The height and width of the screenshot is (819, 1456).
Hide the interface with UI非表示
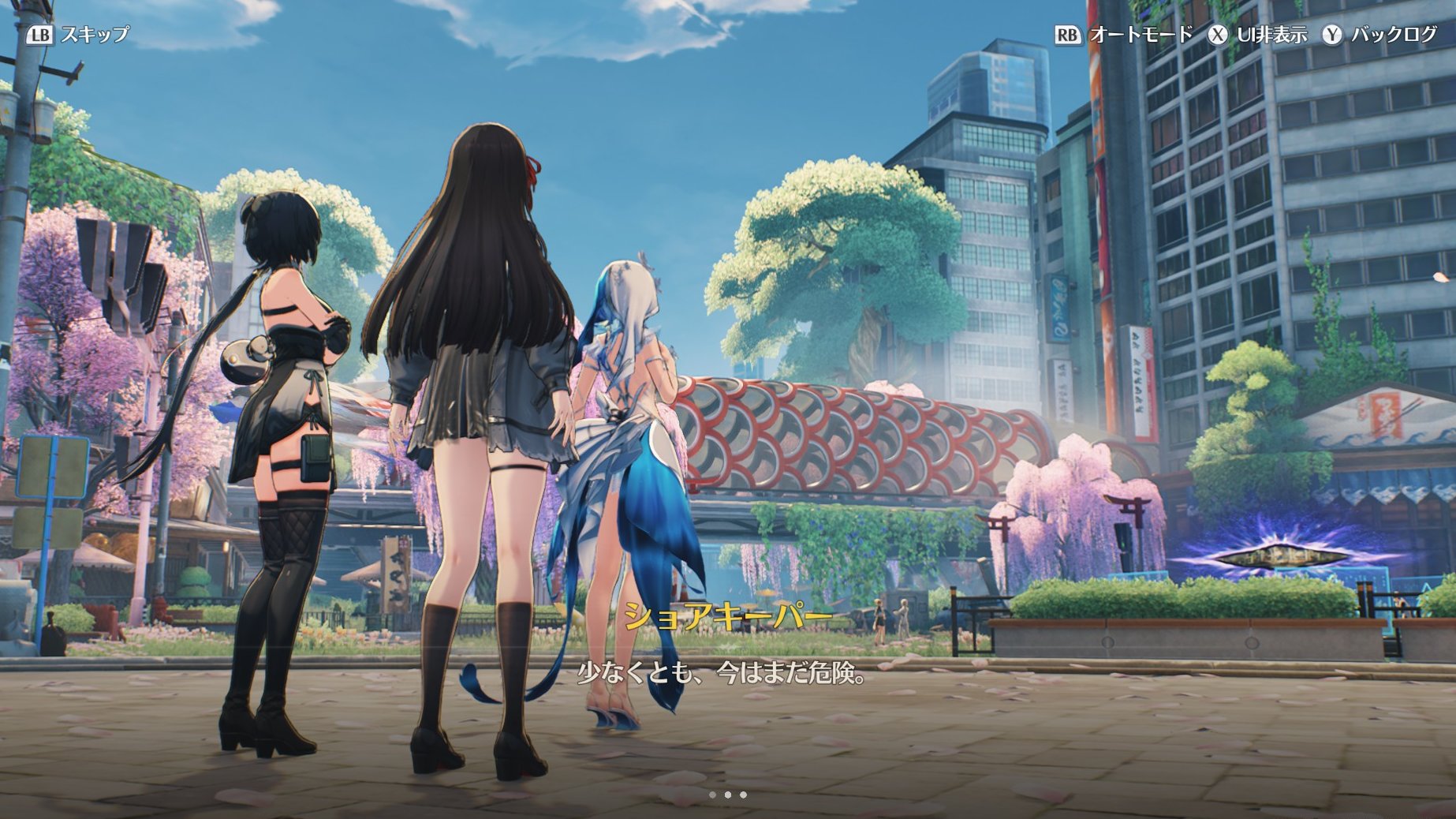(1271, 35)
